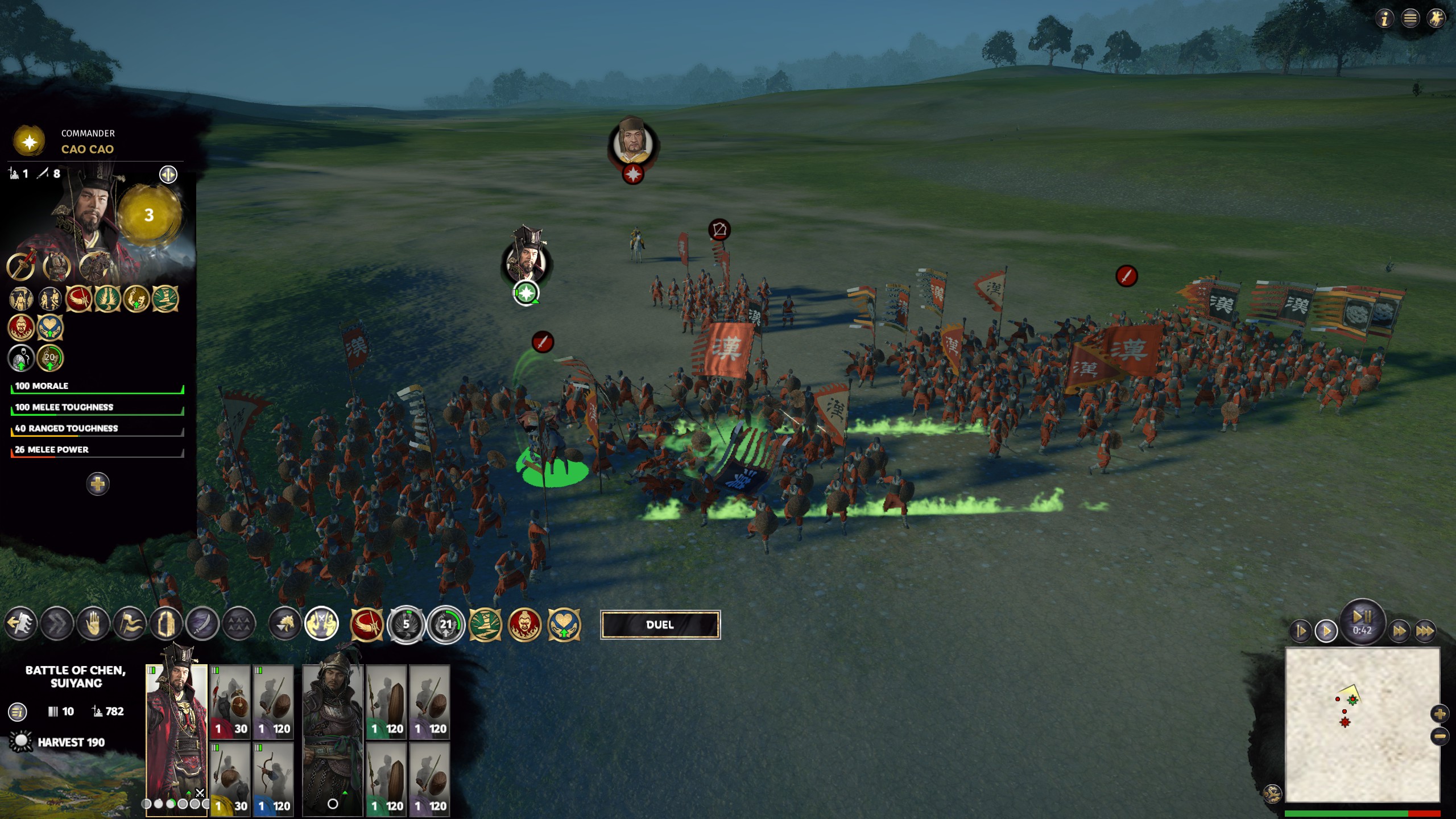
Task: Activate the red flaming face ability
Action: [x=524, y=625]
